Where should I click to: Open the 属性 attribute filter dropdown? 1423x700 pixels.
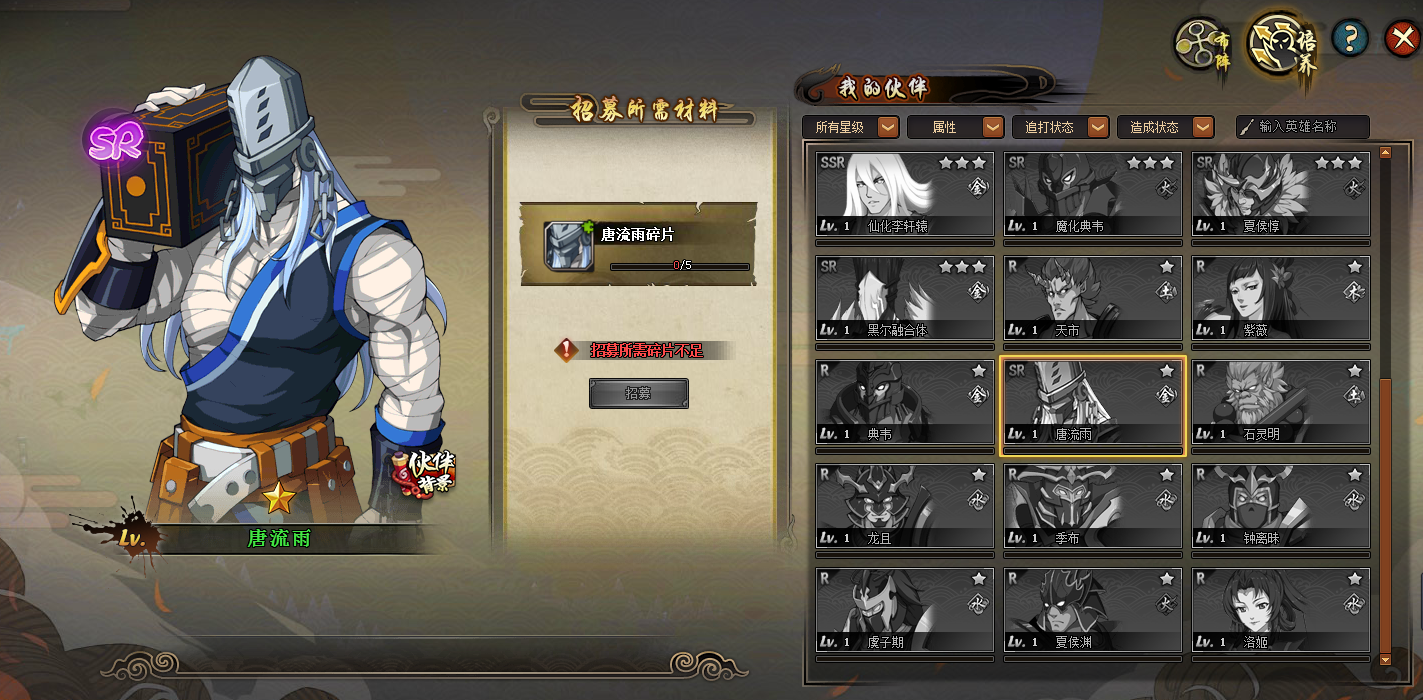[x=955, y=127]
